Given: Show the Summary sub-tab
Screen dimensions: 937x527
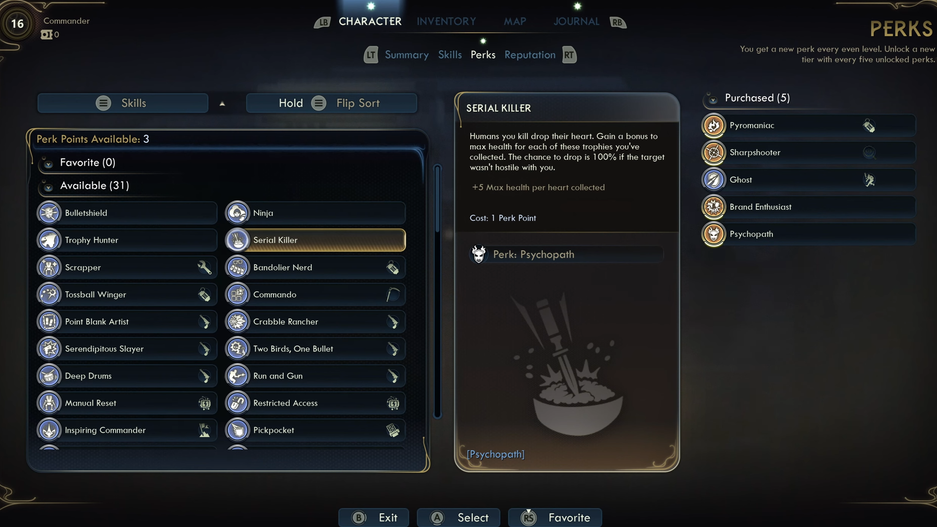Looking at the screenshot, I should [406, 55].
